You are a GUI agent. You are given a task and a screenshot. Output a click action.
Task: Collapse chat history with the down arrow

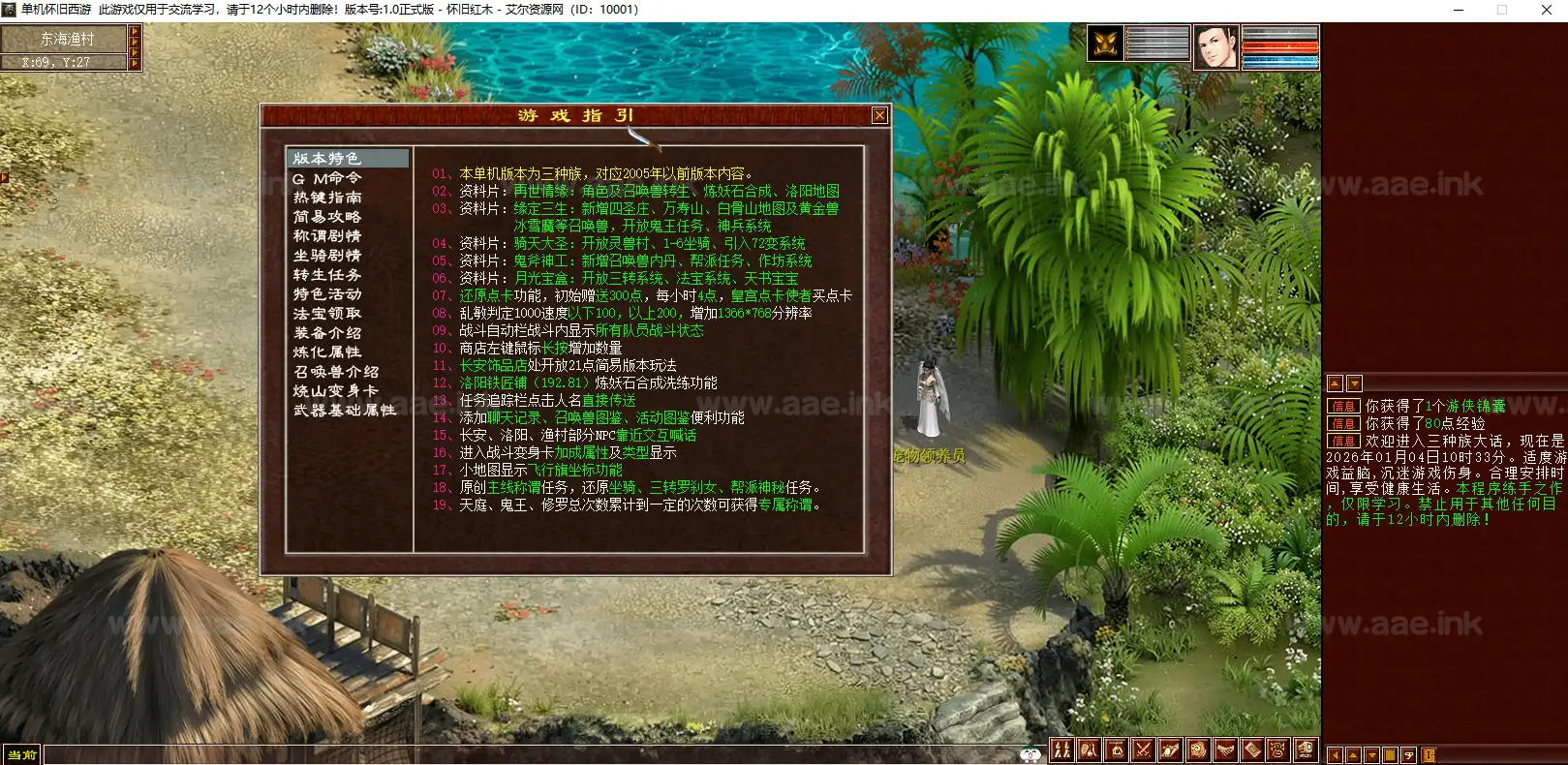point(1354,382)
